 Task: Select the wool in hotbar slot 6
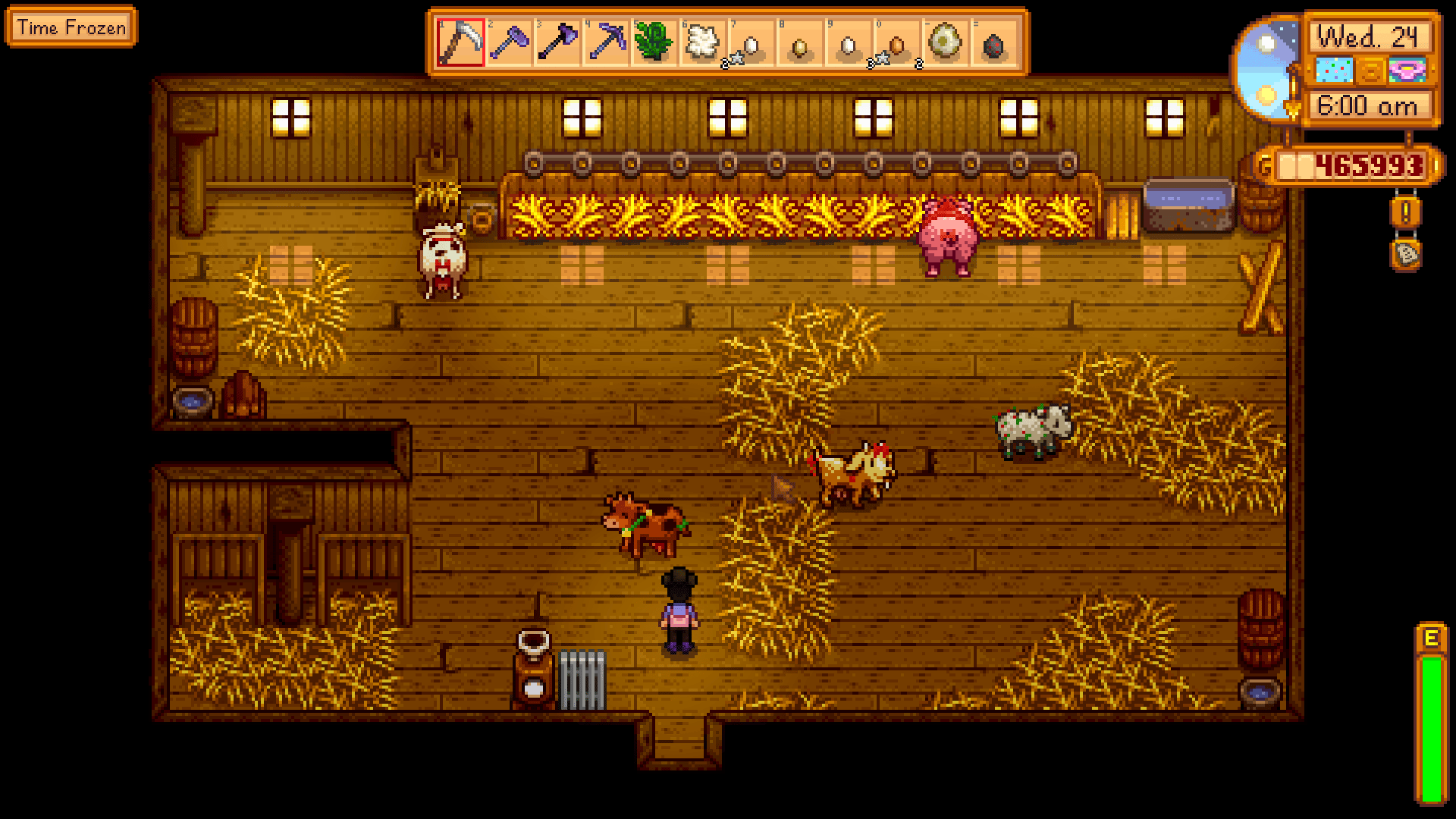click(703, 42)
